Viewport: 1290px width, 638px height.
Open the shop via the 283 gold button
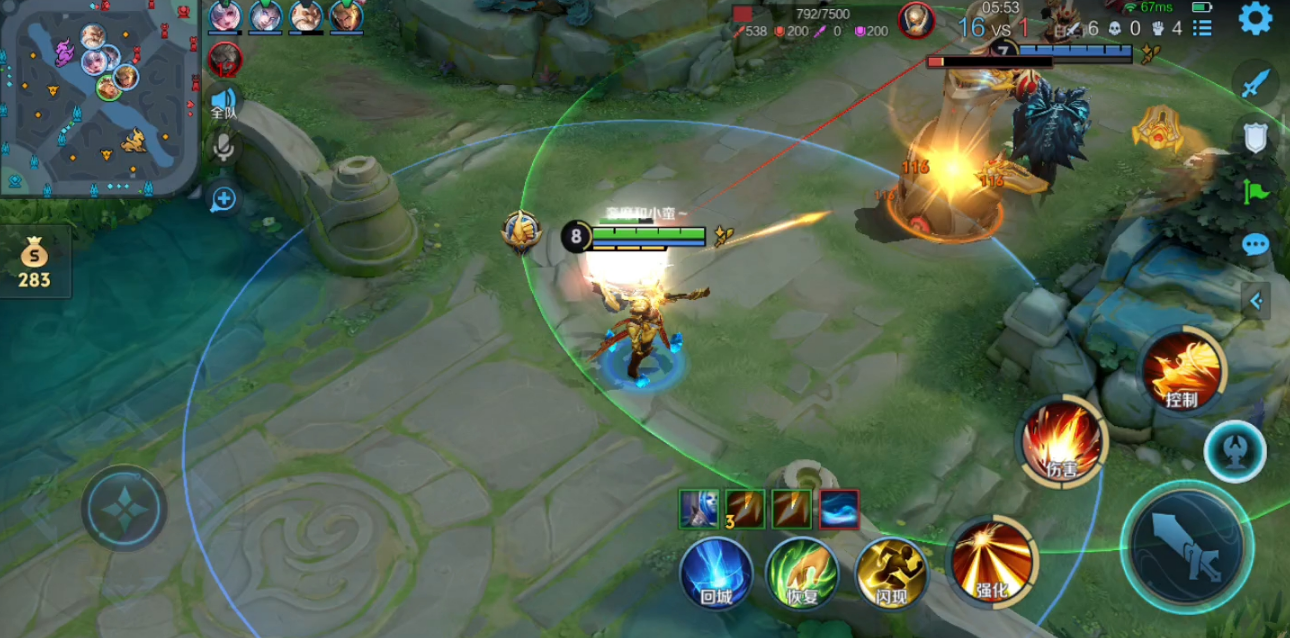[34, 262]
